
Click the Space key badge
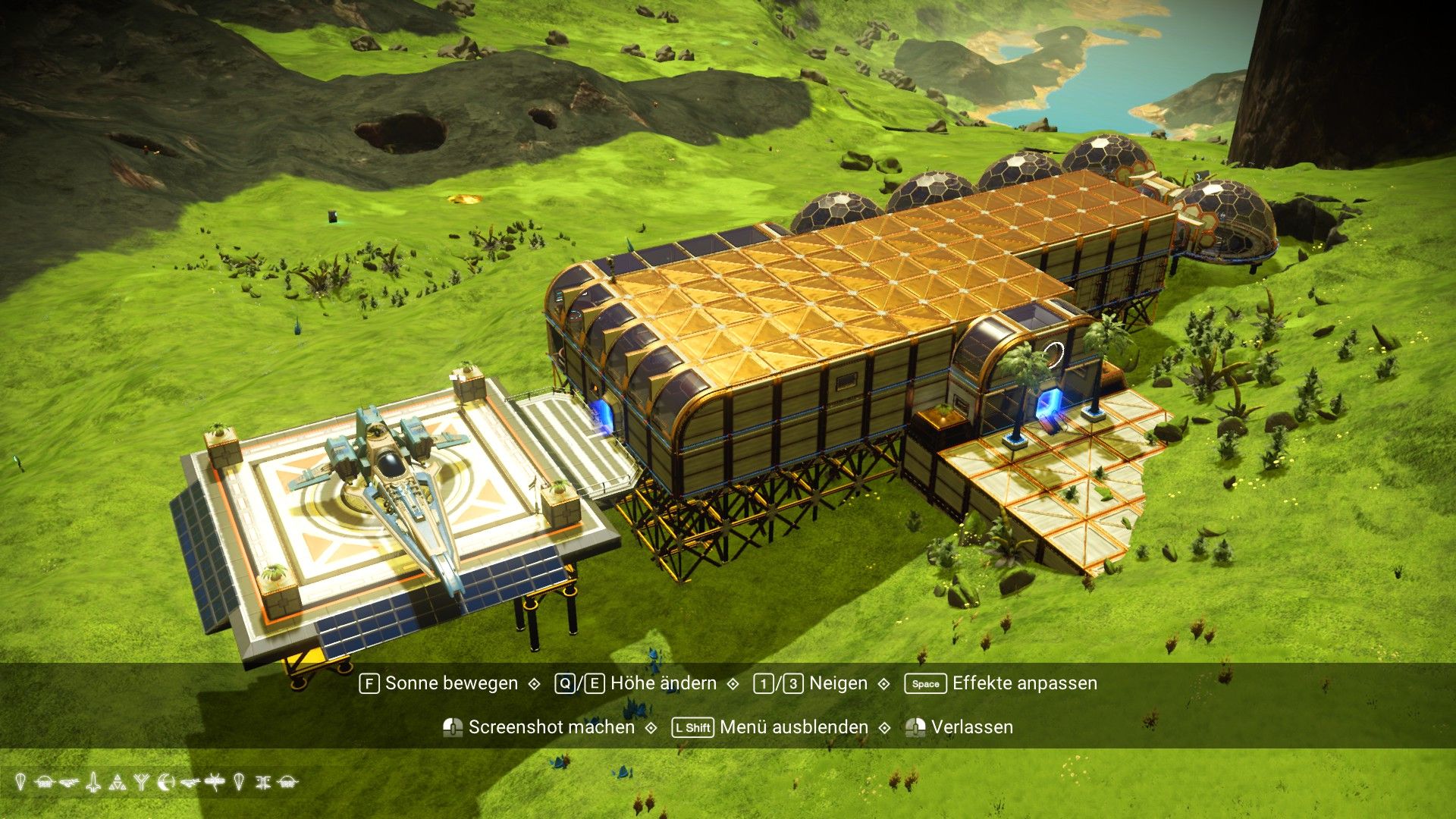tap(924, 682)
